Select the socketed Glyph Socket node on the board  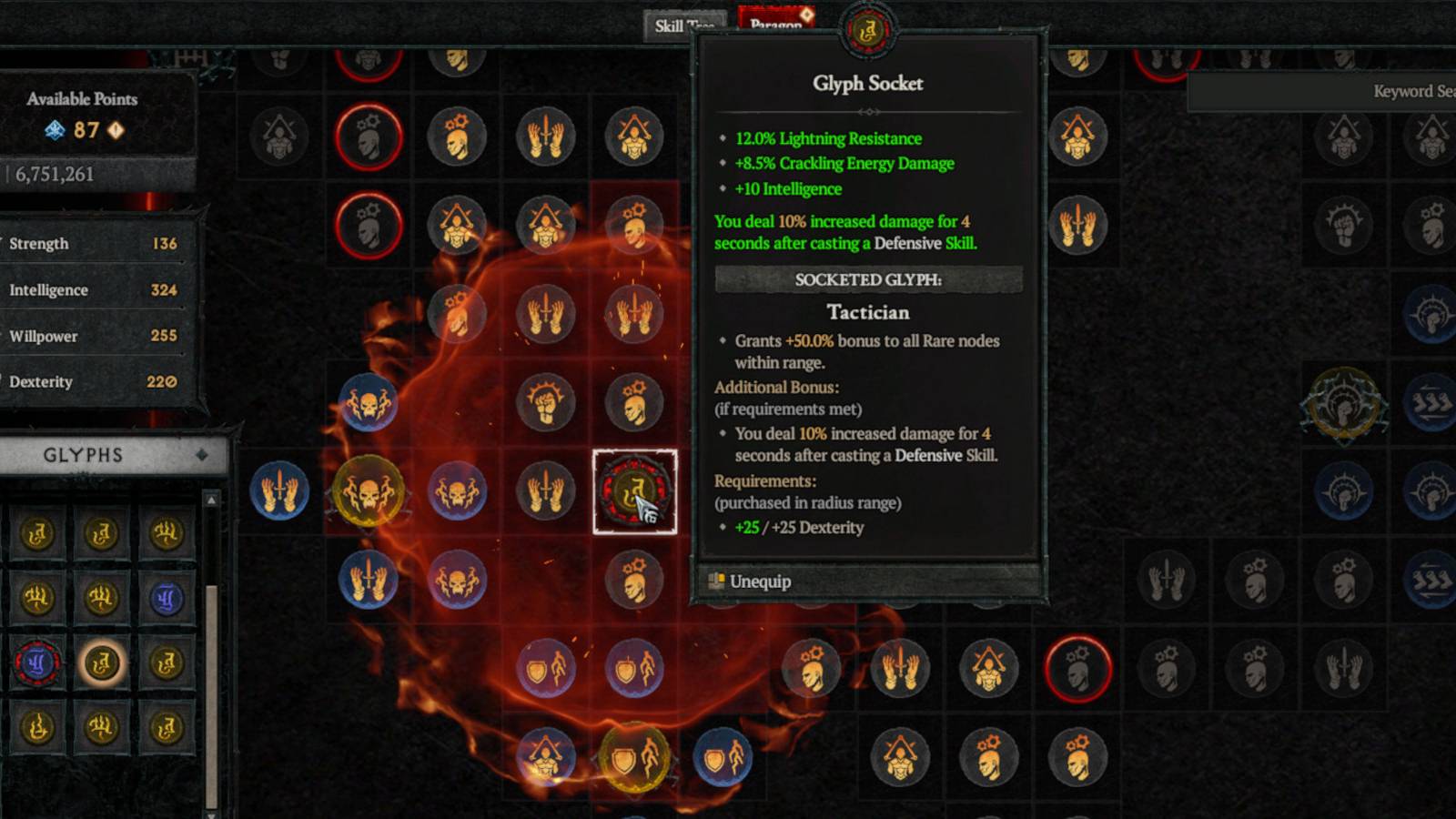tap(634, 491)
